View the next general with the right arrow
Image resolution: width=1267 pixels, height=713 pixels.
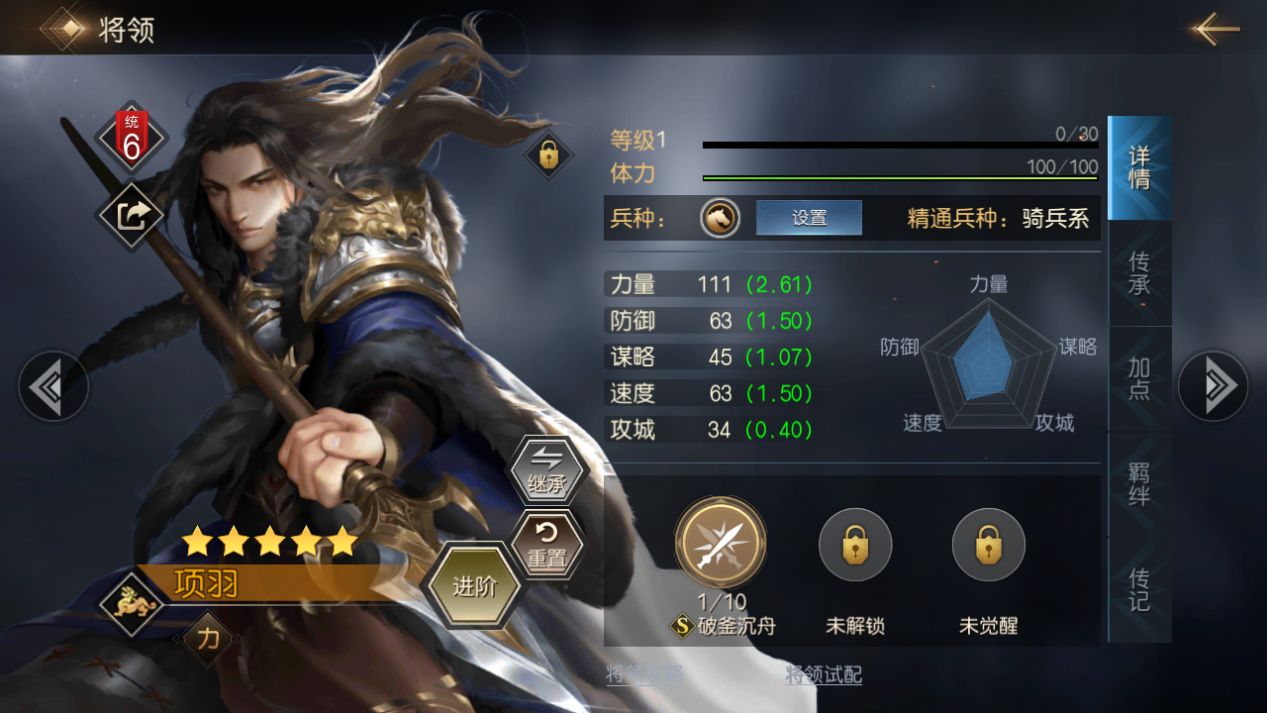(x=1212, y=385)
